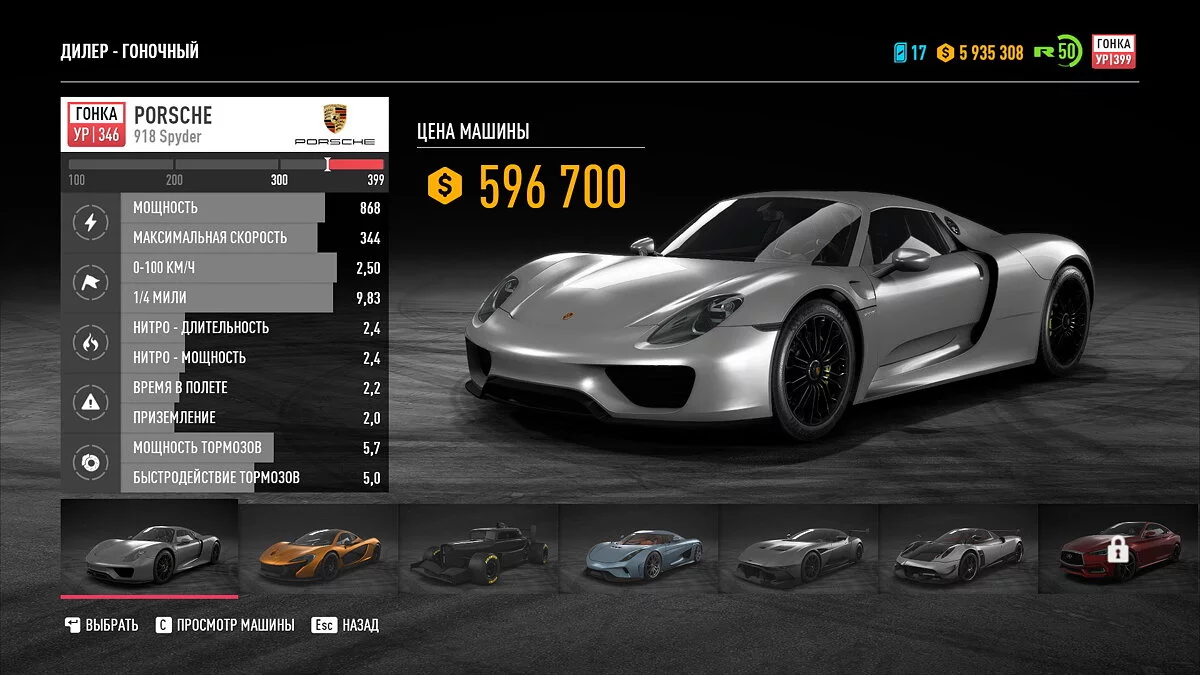Screen dimensions: 1200x675
Task: Click the ВЫБРАТЬ select option
Action: [x=101, y=625]
